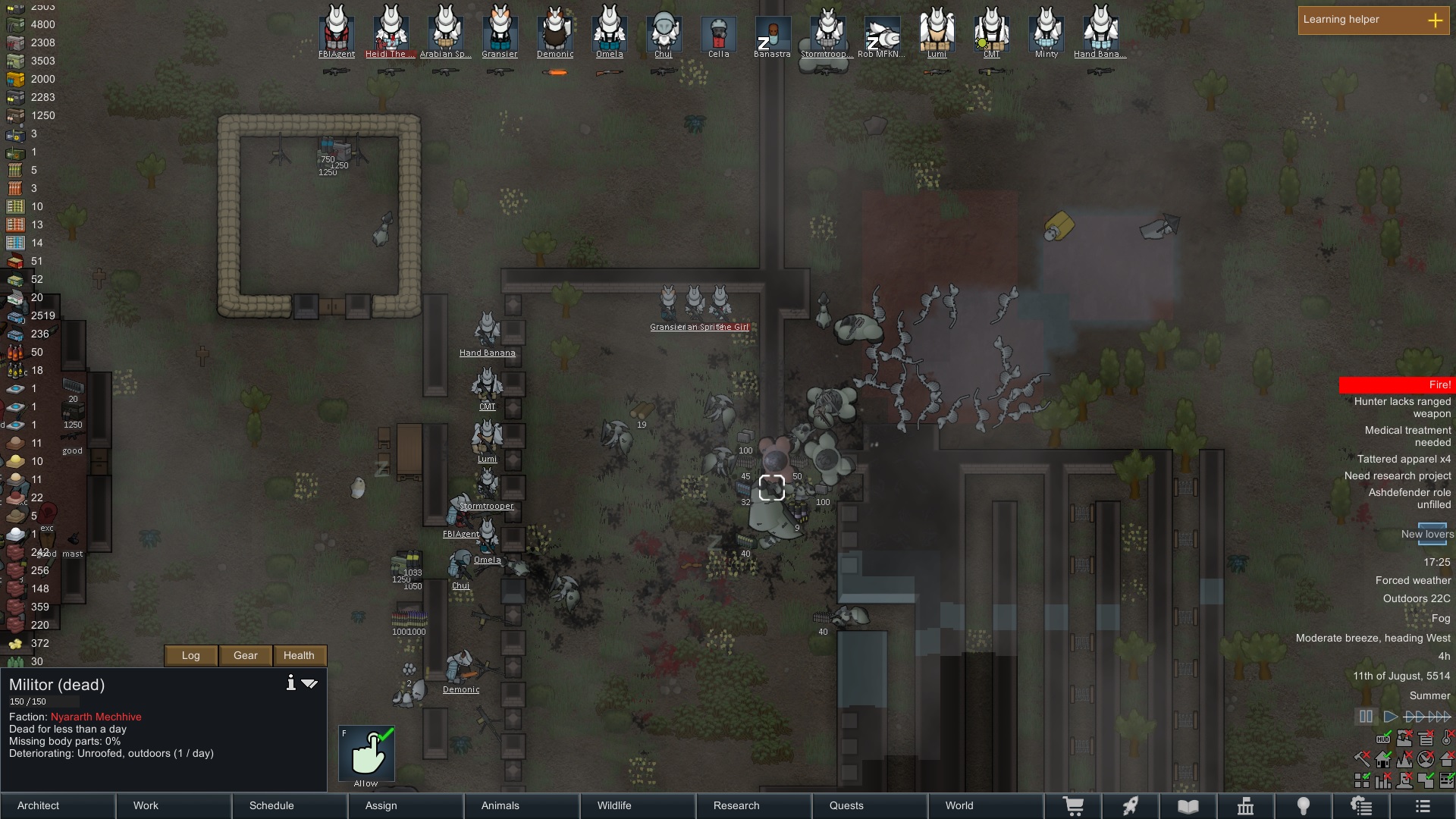
Task: Click the red Fire! alert
Action: (1395, 384)
